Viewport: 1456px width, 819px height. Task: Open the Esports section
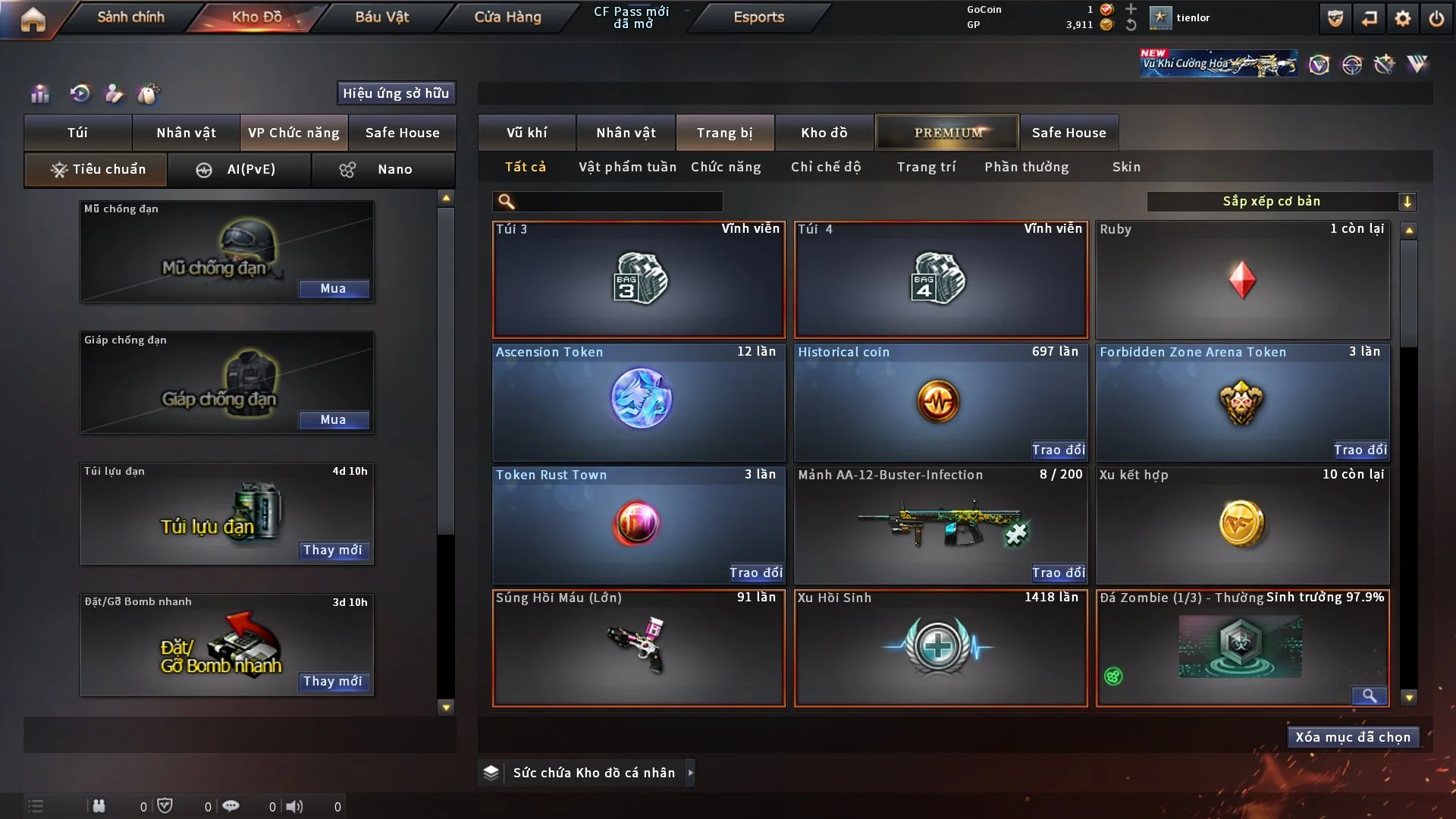point(758,17)
